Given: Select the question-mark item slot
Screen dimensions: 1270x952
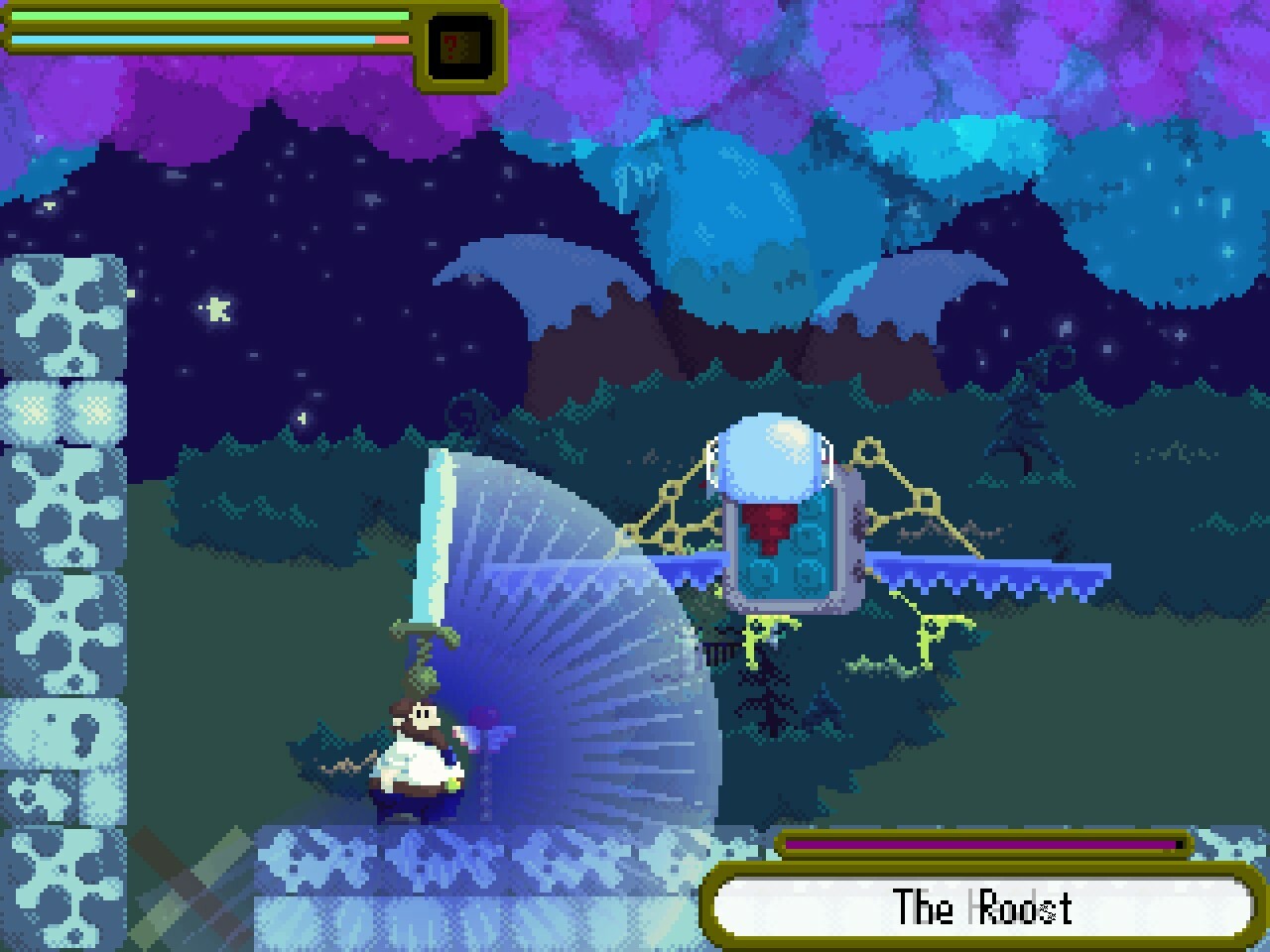Looking at the screenshot, I should tap(460, 46).
